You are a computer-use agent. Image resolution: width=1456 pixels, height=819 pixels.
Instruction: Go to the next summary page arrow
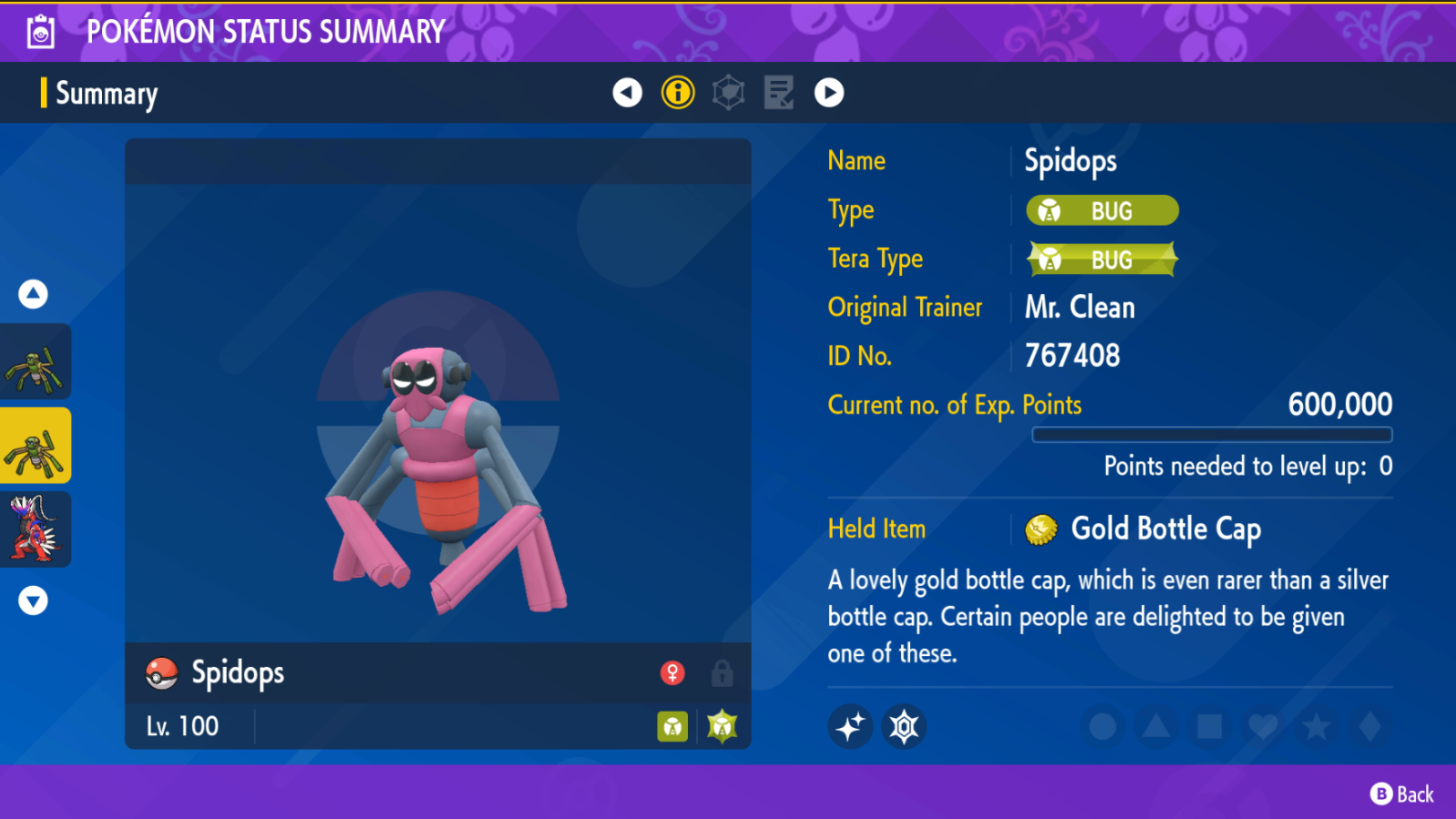point(829,92)
